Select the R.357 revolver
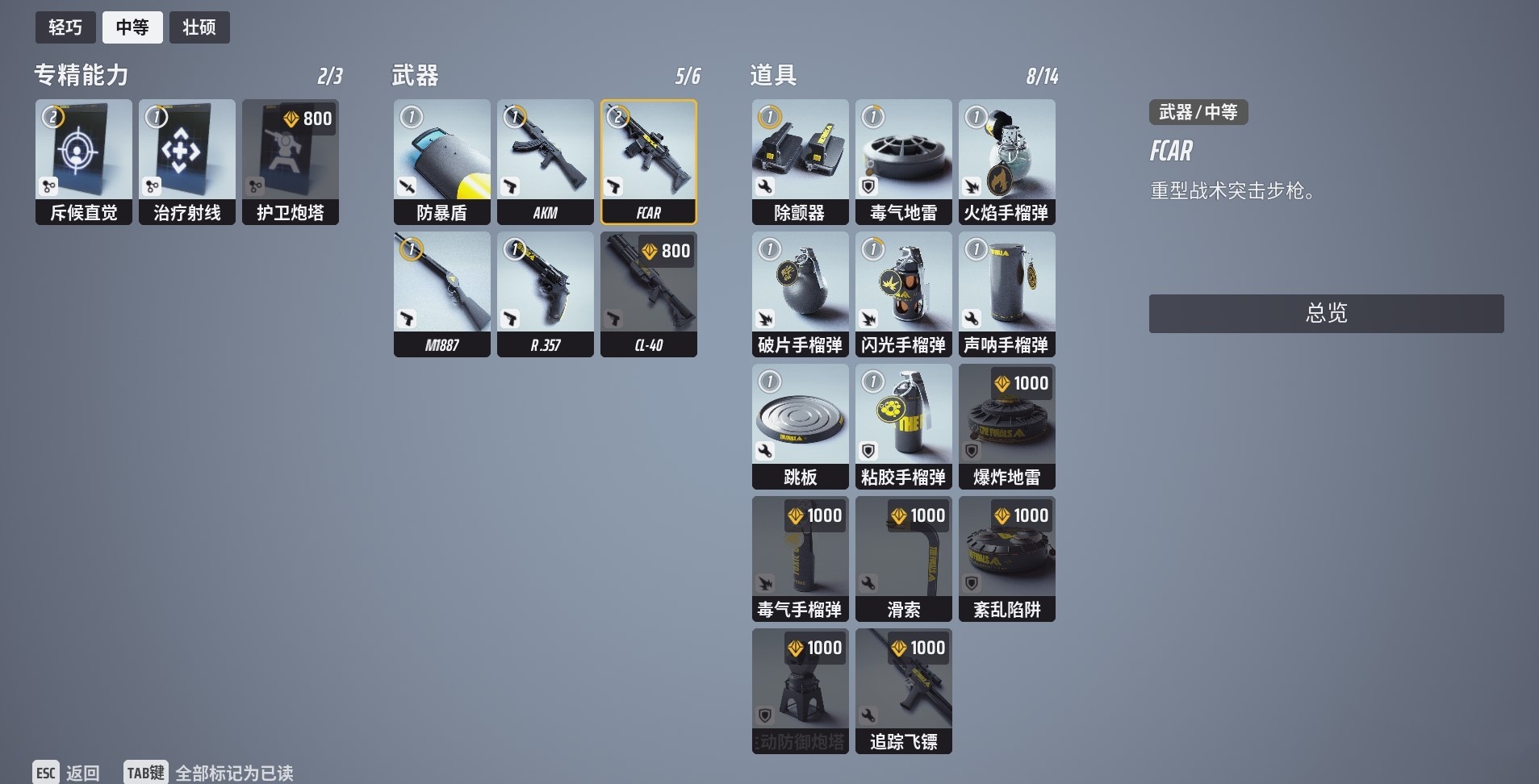The width and height of the screenshot is (1539, 784). [546, 293]
